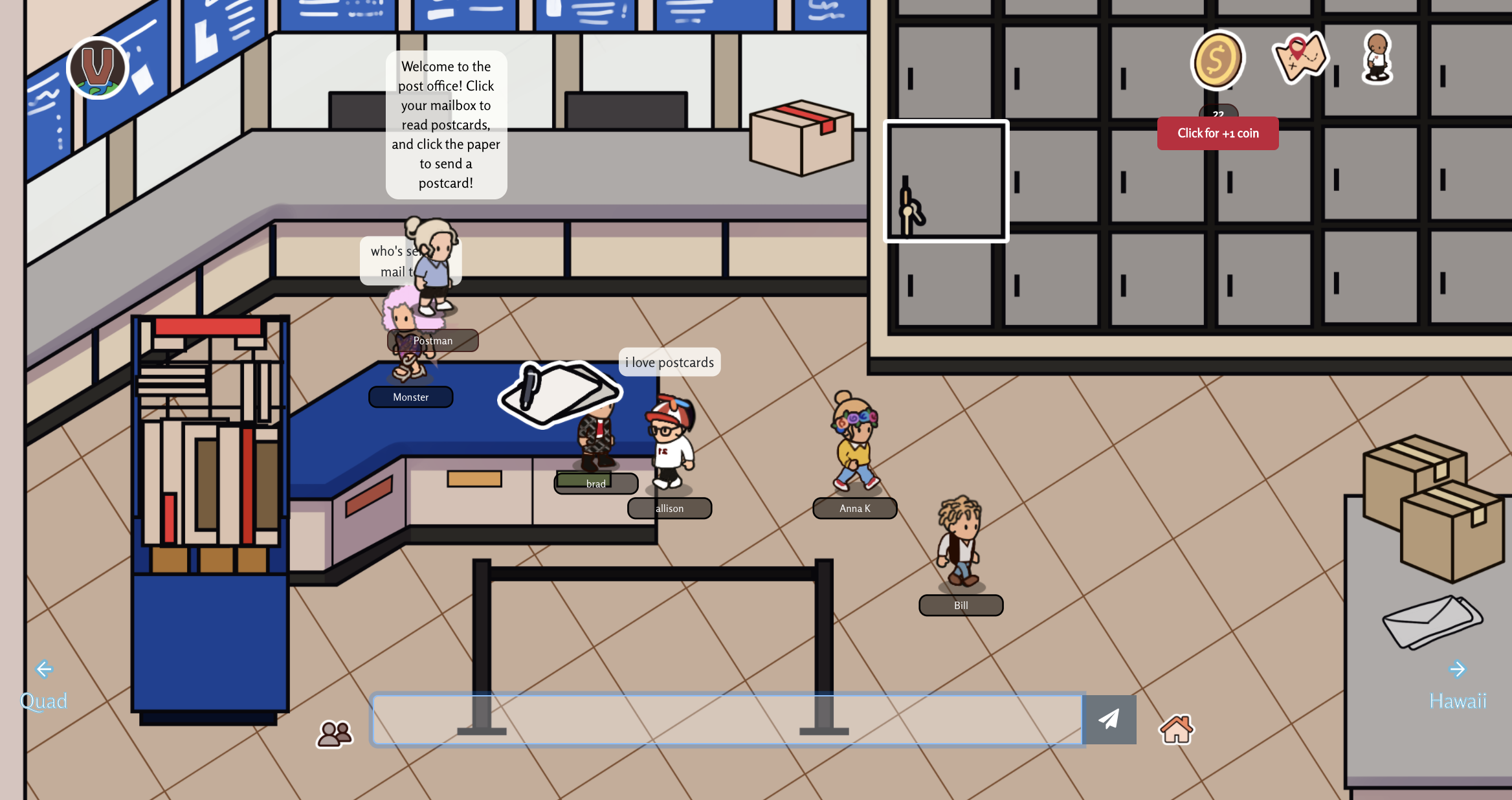This screenshot has width=1512, height=800.
Task: Navigate to Quad using the left arrow
Action: [43, 669]
